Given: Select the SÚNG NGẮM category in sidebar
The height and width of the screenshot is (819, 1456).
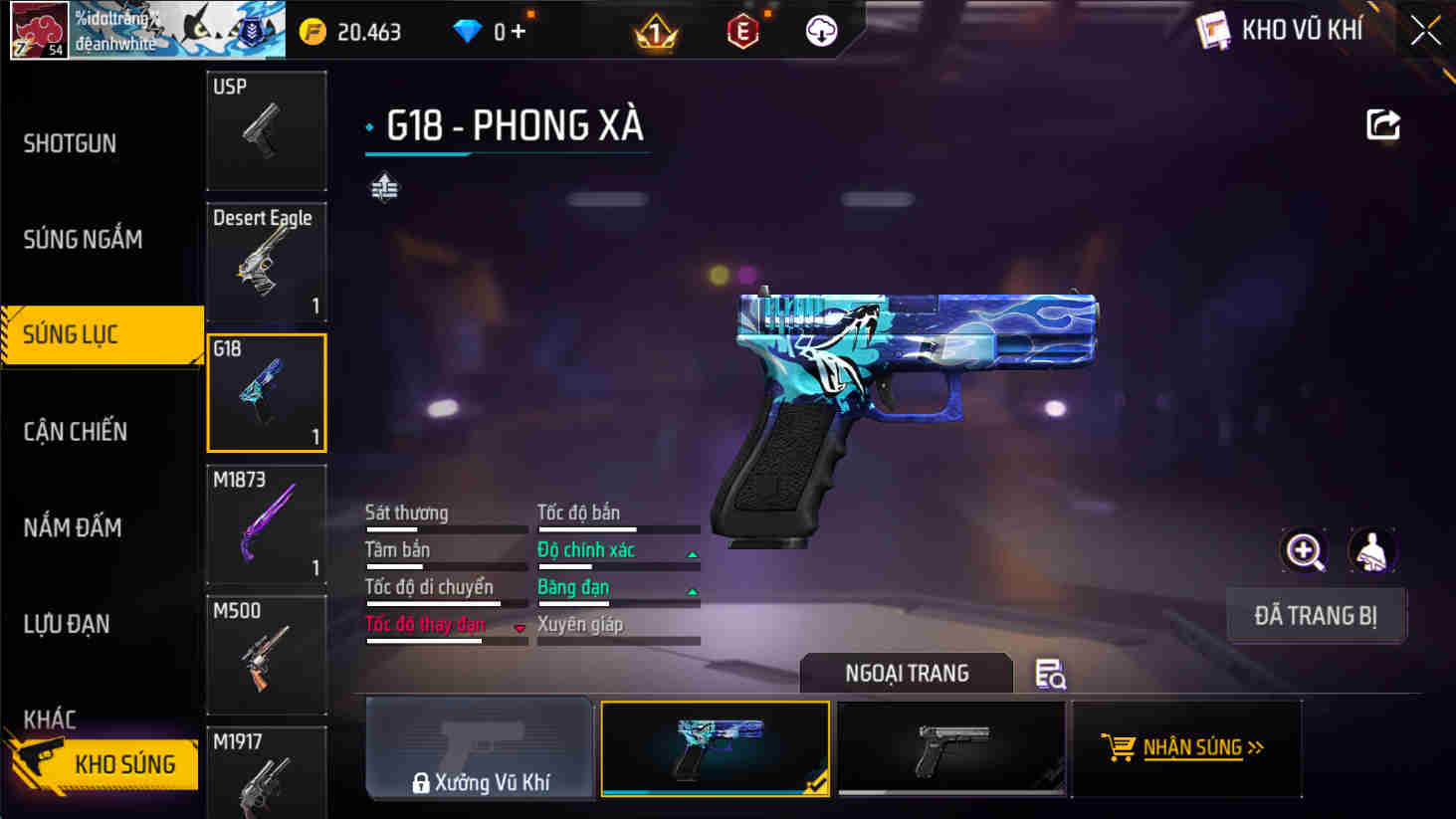Looking at the screenshot, I should 83,239.
